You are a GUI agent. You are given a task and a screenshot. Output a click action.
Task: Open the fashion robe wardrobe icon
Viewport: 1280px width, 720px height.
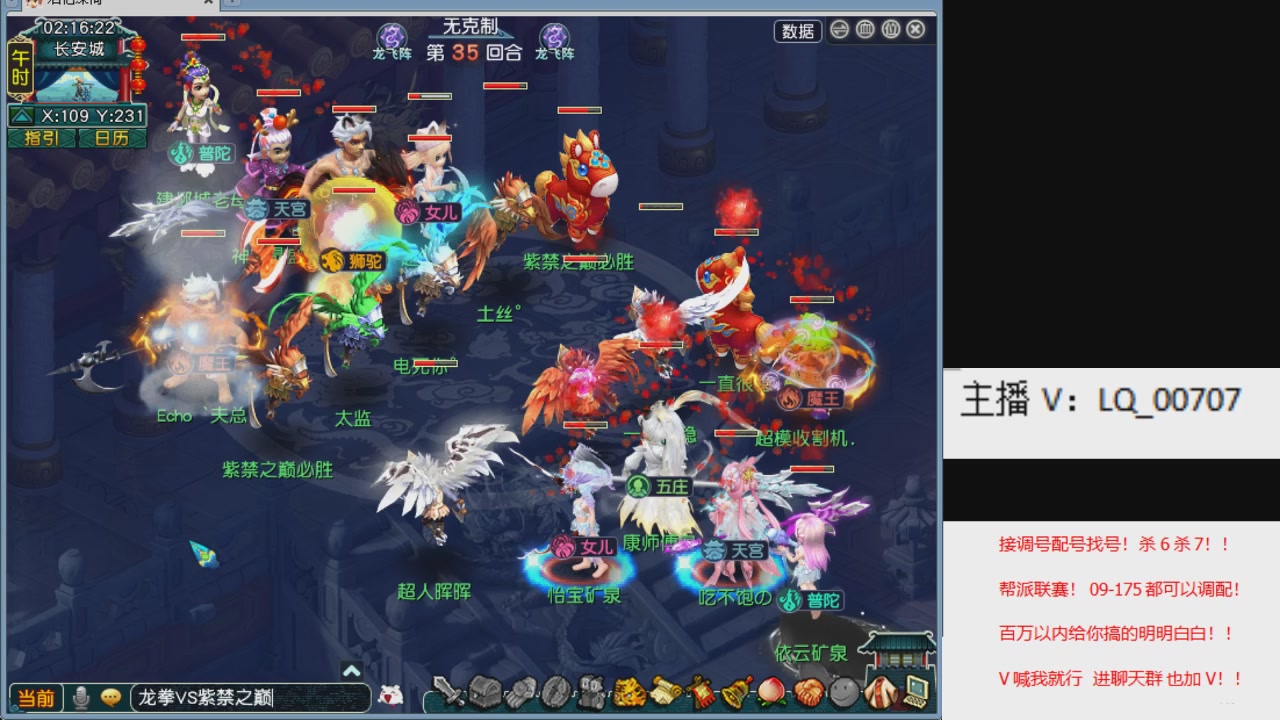point(879,692)
